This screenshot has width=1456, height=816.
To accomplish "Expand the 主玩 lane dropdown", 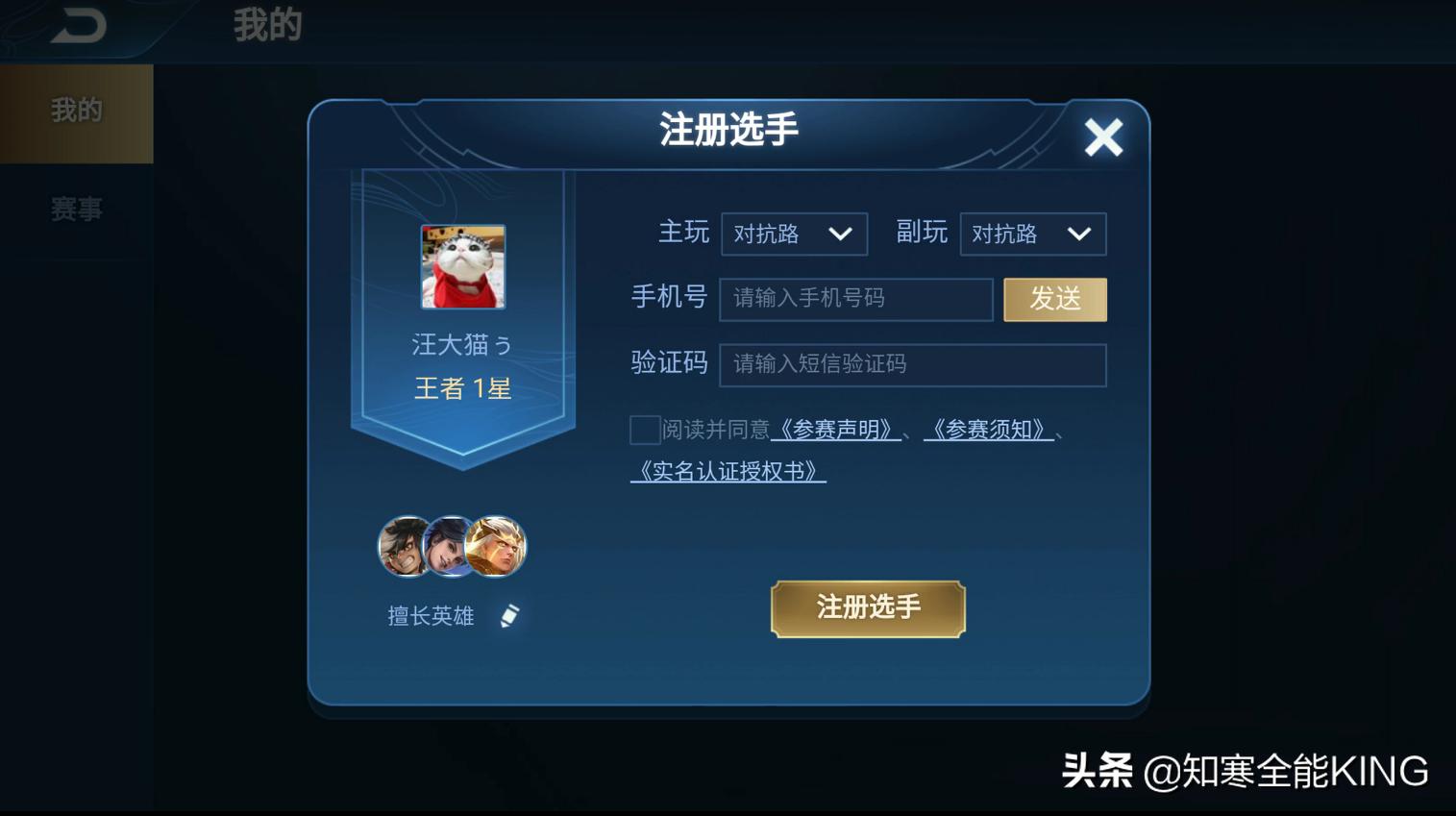I will click(x=793, y=234).
